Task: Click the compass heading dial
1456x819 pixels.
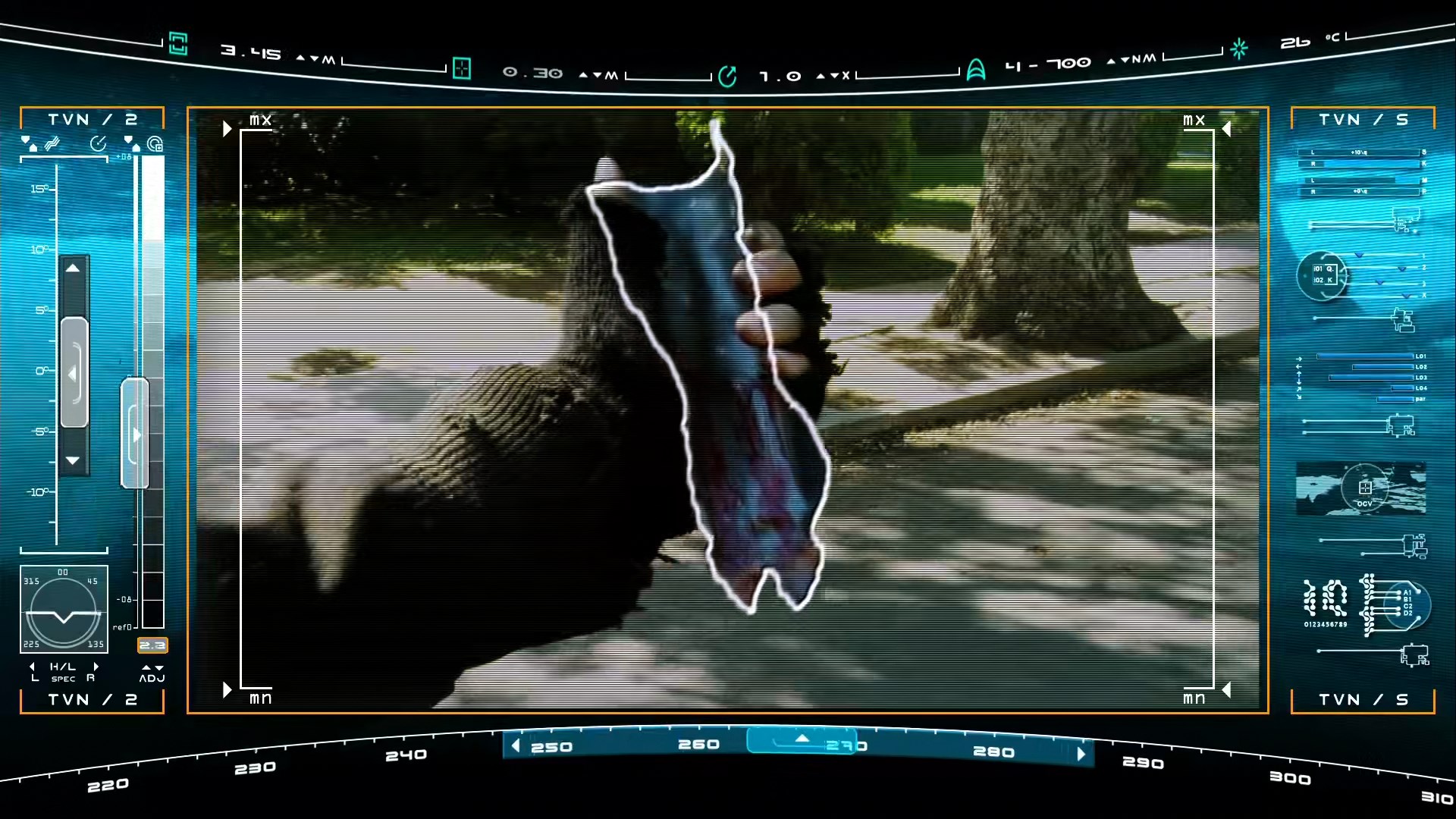Action: point(64,609)
